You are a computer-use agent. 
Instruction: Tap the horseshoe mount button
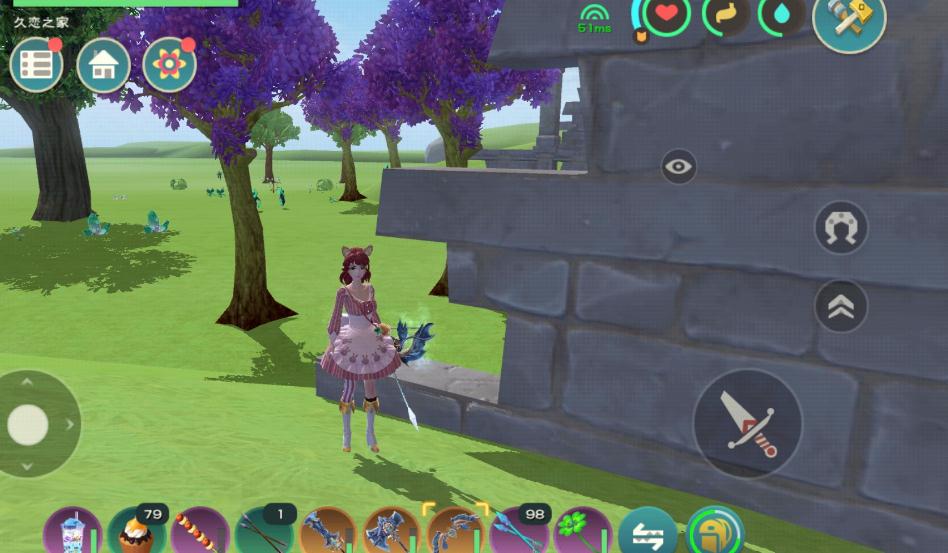841,228
